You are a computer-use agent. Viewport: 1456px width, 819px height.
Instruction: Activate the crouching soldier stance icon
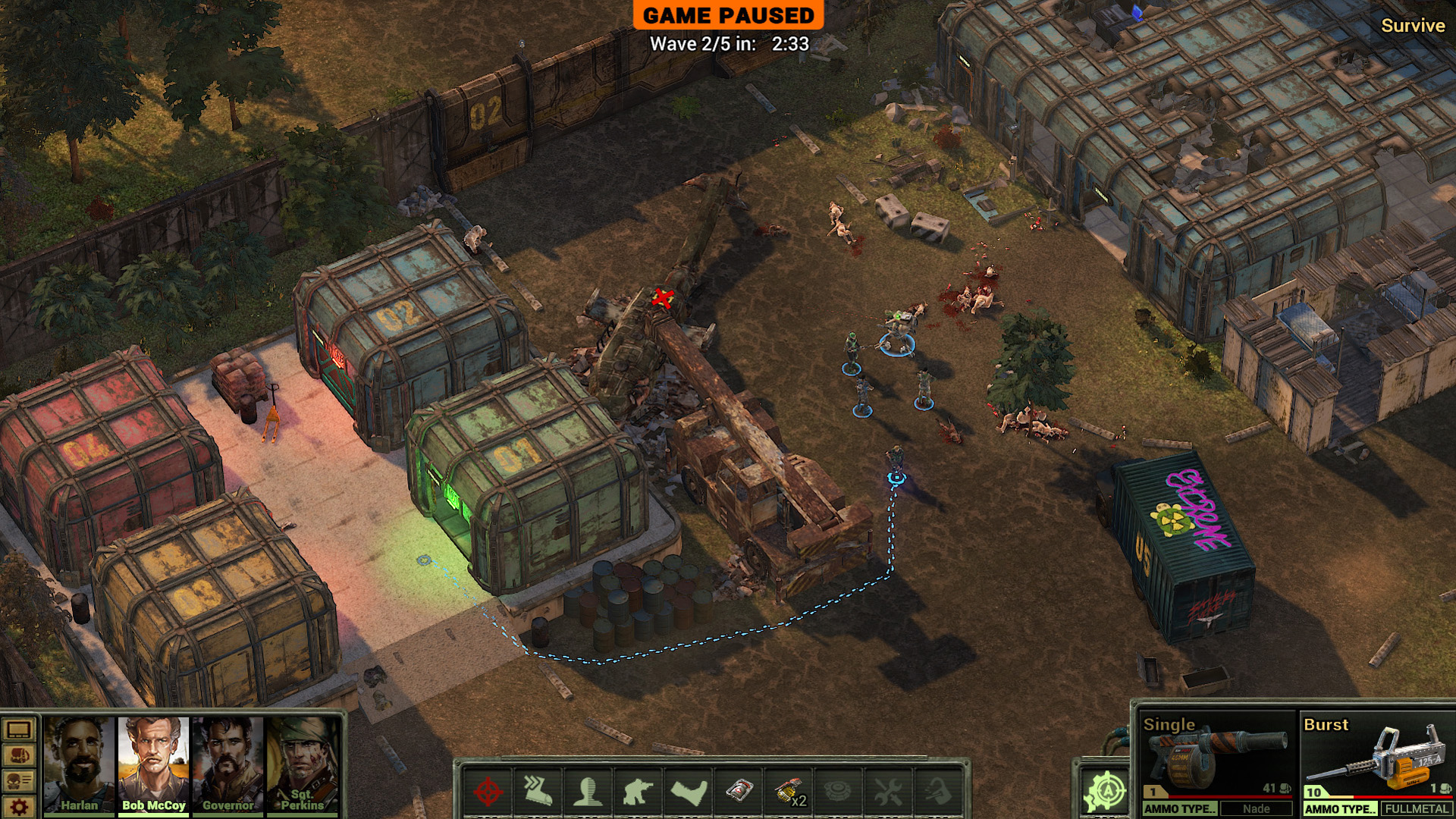pos(638,792)
